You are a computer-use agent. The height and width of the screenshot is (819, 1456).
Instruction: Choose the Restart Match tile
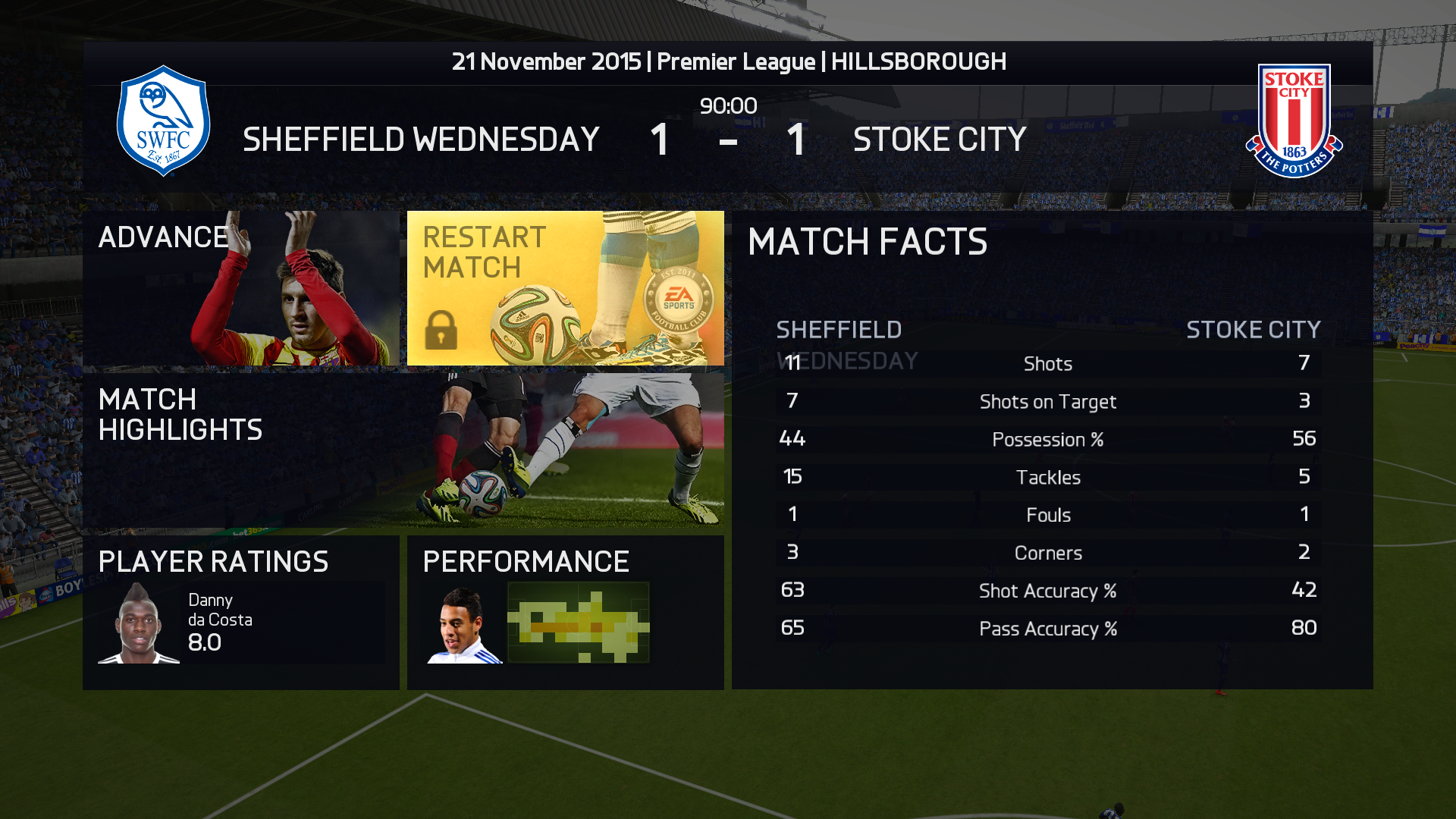click(565, 288)
